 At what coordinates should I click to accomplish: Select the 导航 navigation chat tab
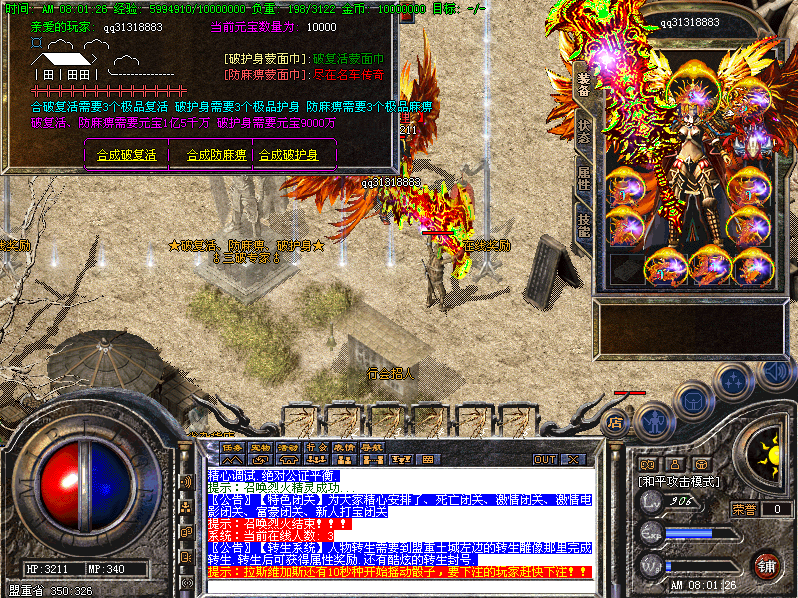(x=373, y=447)
